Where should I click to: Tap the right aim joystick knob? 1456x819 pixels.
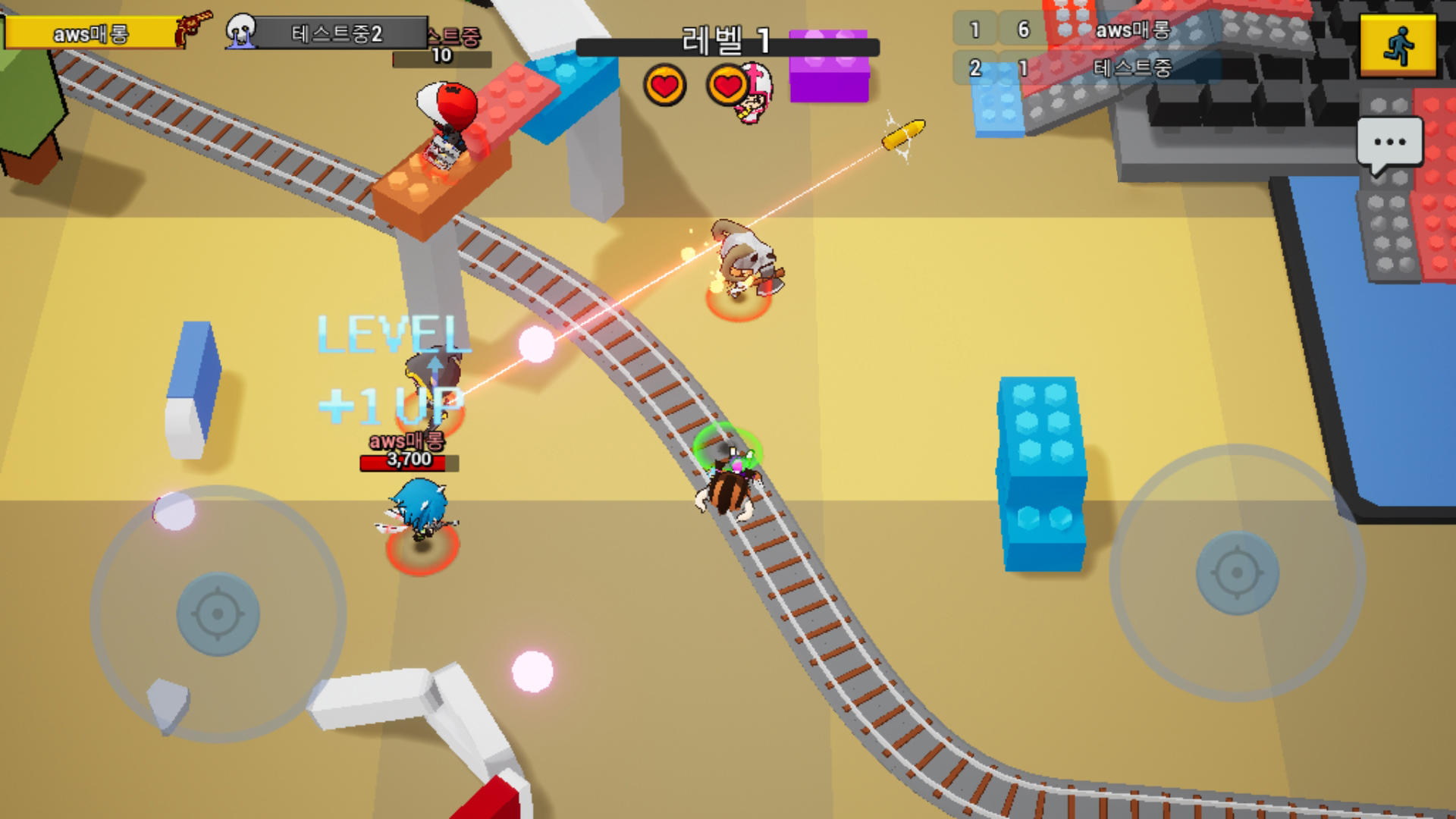pyautogui.click(x=1237, y=573)
